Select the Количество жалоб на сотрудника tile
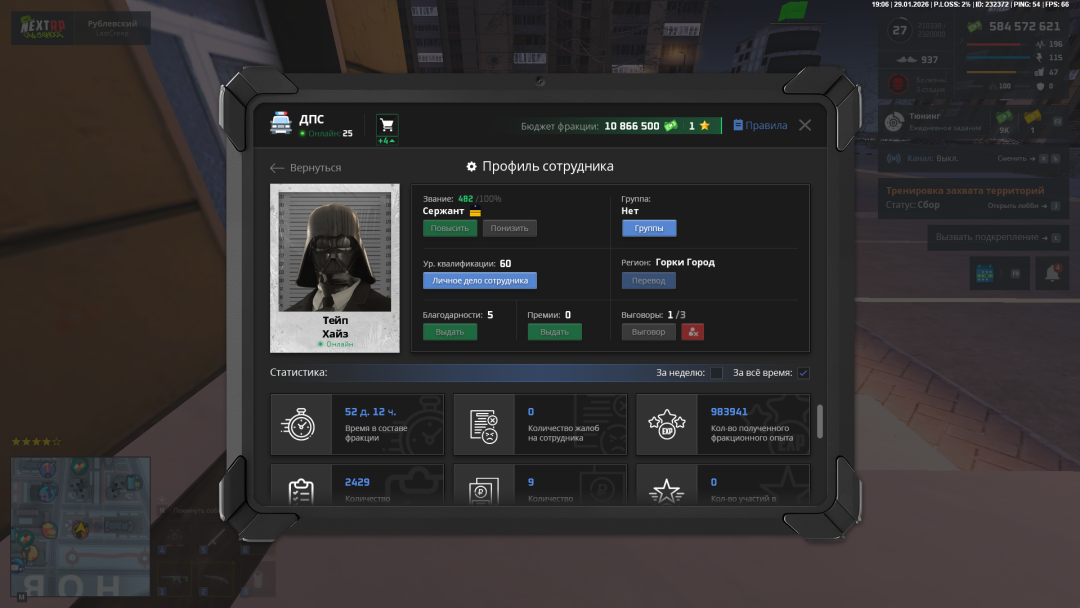The image size is (1080, 608). coord(540,425)
